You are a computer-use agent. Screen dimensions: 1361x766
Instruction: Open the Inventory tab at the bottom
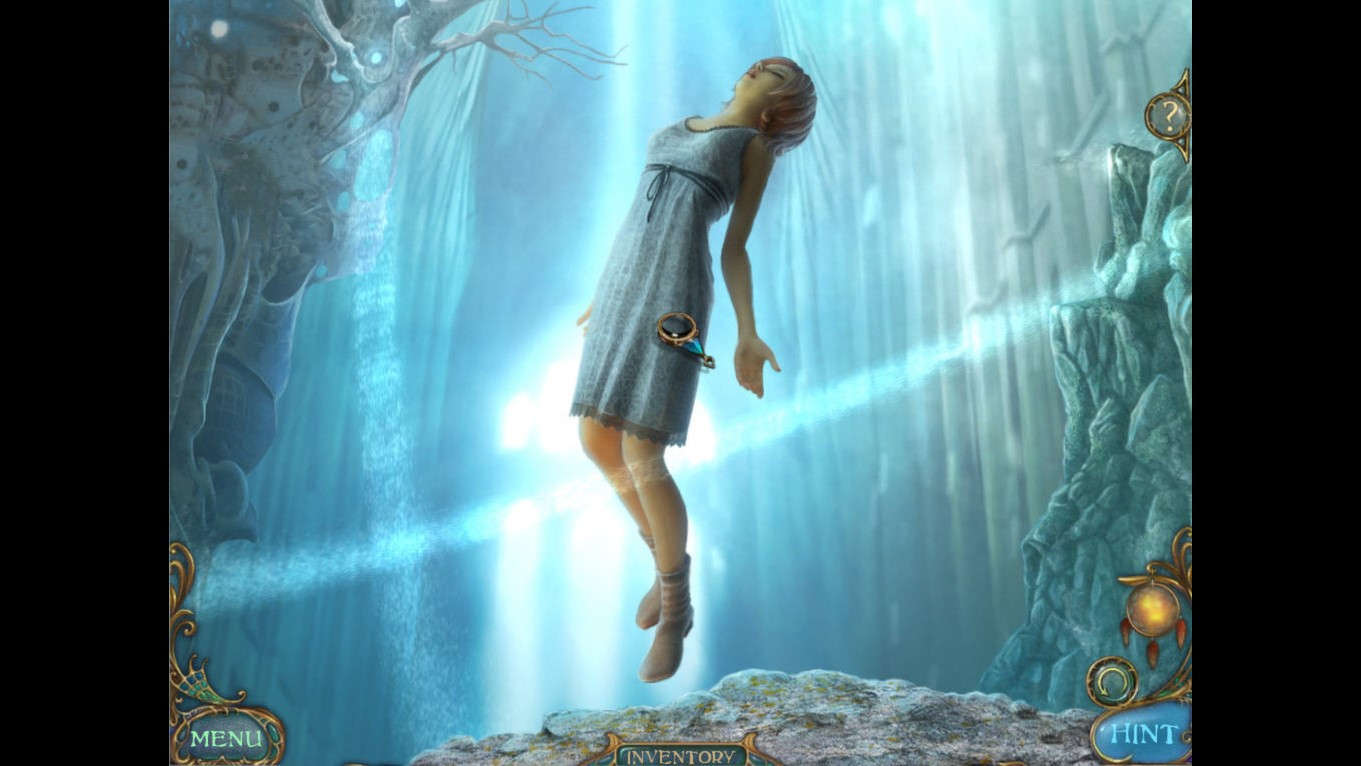[680, 757]
